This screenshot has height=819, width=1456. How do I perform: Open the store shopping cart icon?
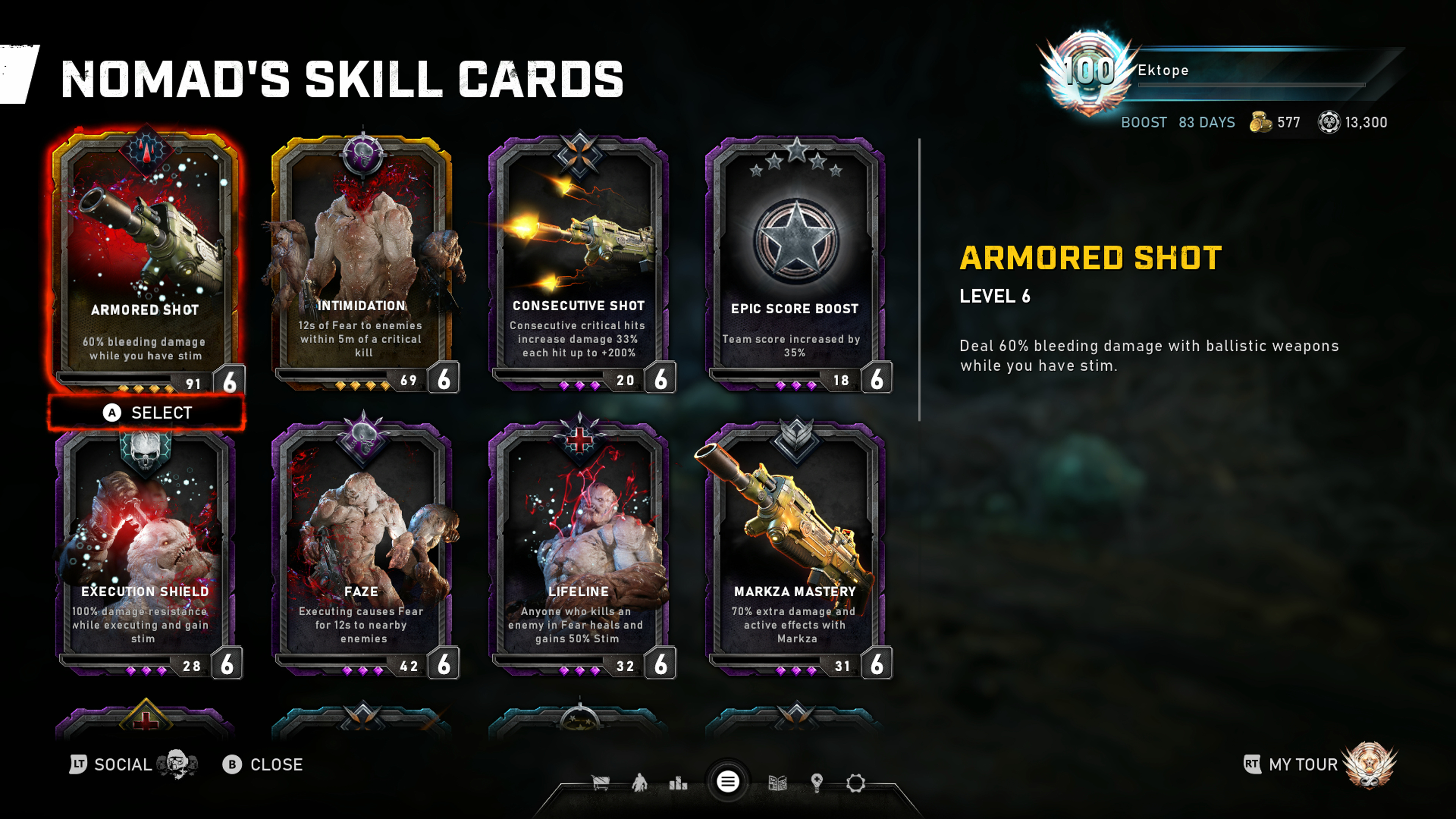[x=600, y=783]
